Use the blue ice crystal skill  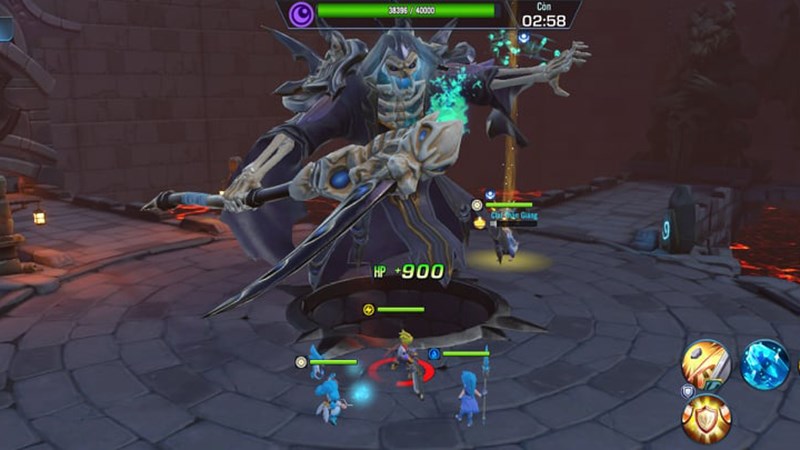(x=765, y=364)
